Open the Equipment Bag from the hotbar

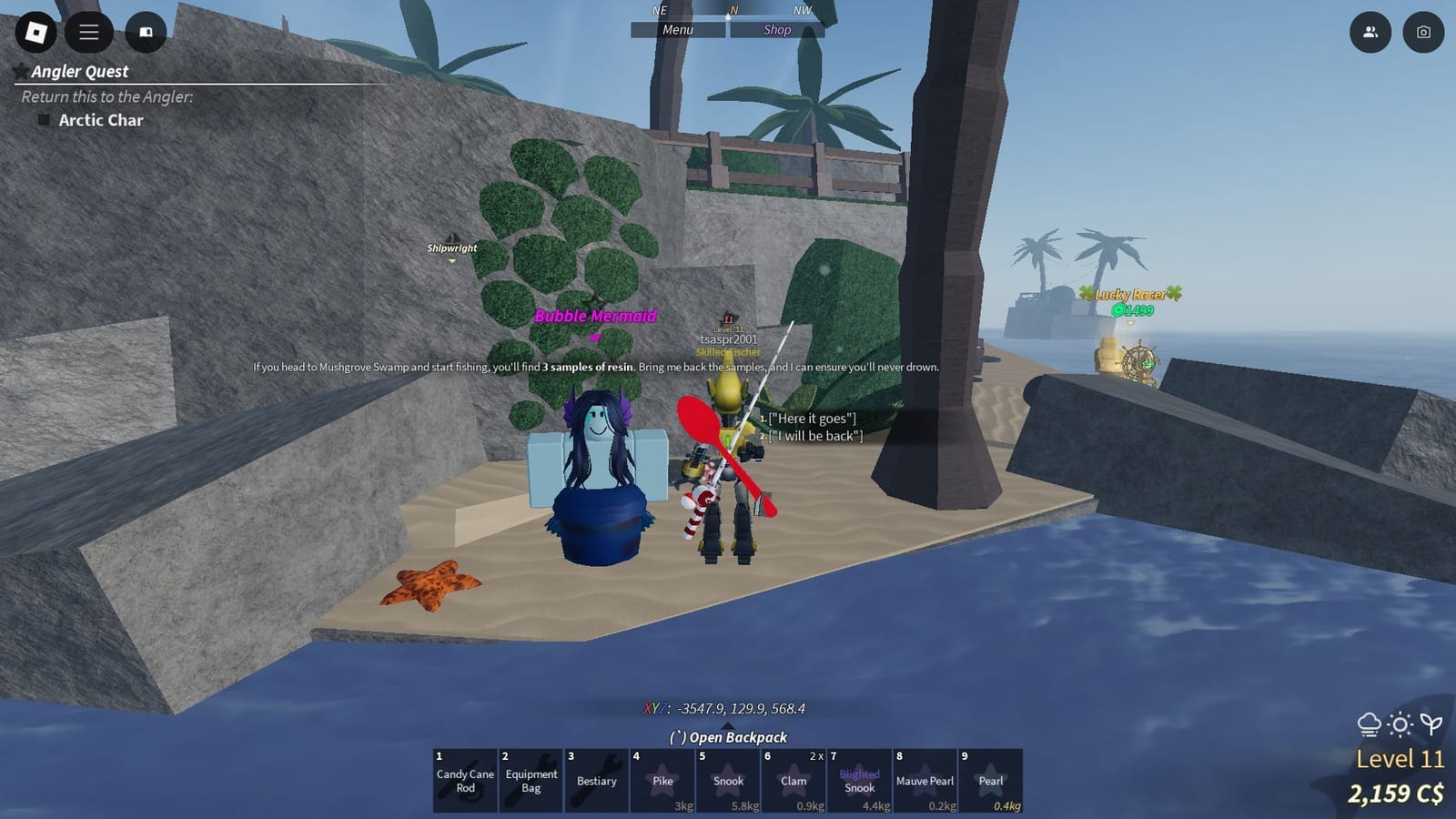[531, 781]
